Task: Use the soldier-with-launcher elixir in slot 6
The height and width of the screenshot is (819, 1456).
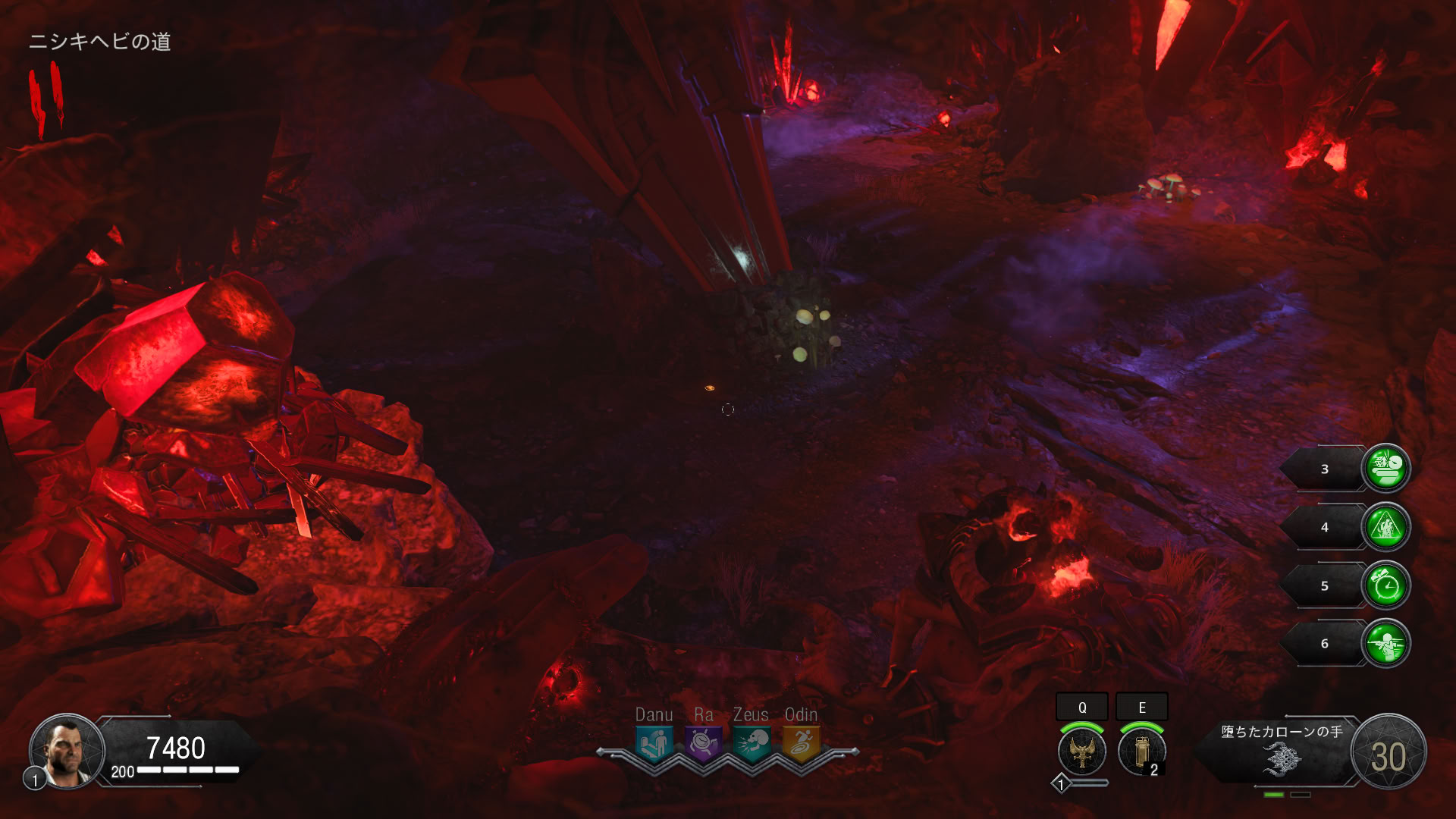Action: coord(1386,644)
